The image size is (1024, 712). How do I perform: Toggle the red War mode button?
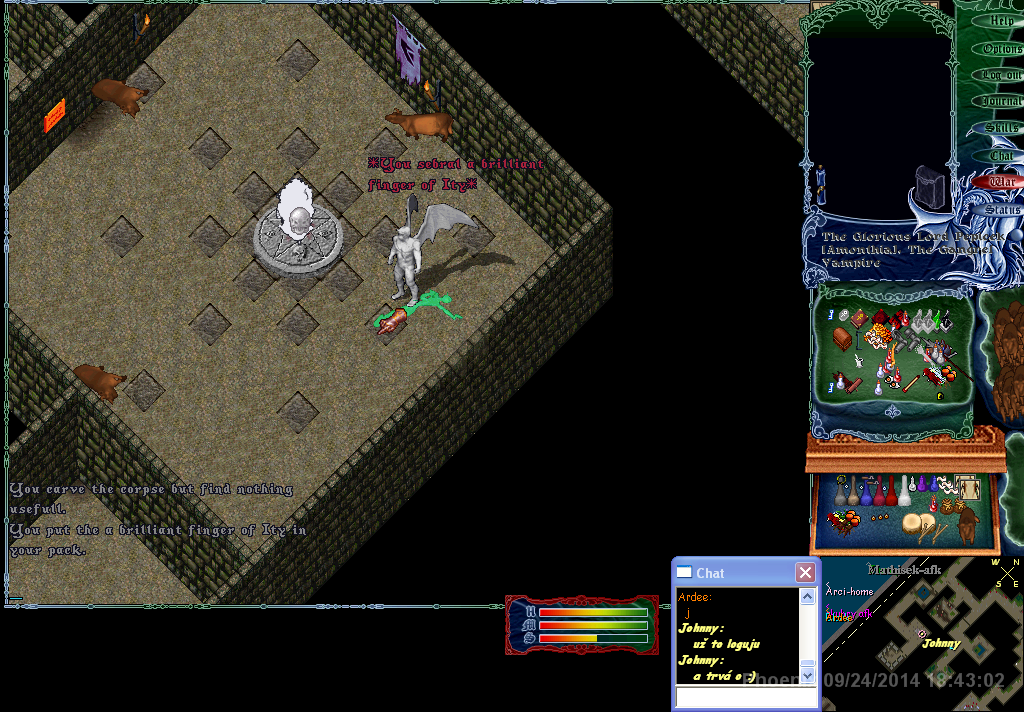pyautogui.click(x=1001, y=182)
